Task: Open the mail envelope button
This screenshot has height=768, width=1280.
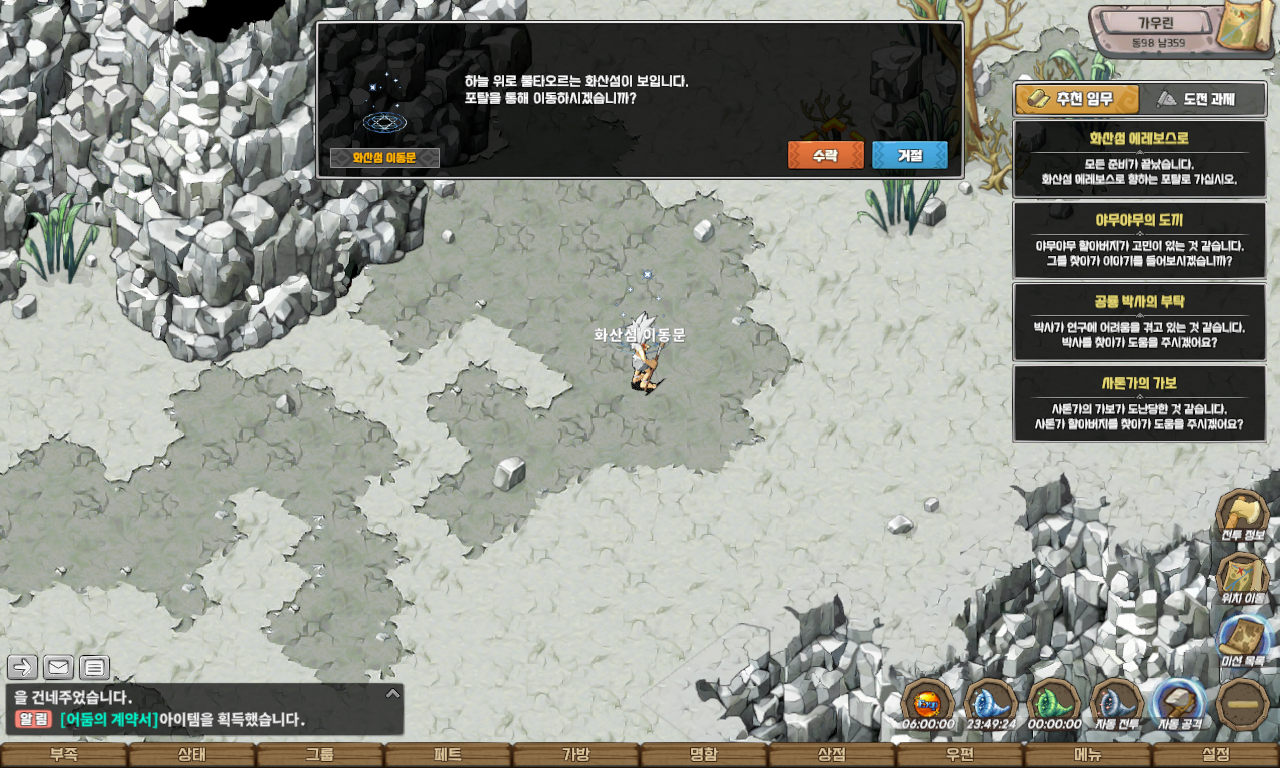Action: point(58,667)
